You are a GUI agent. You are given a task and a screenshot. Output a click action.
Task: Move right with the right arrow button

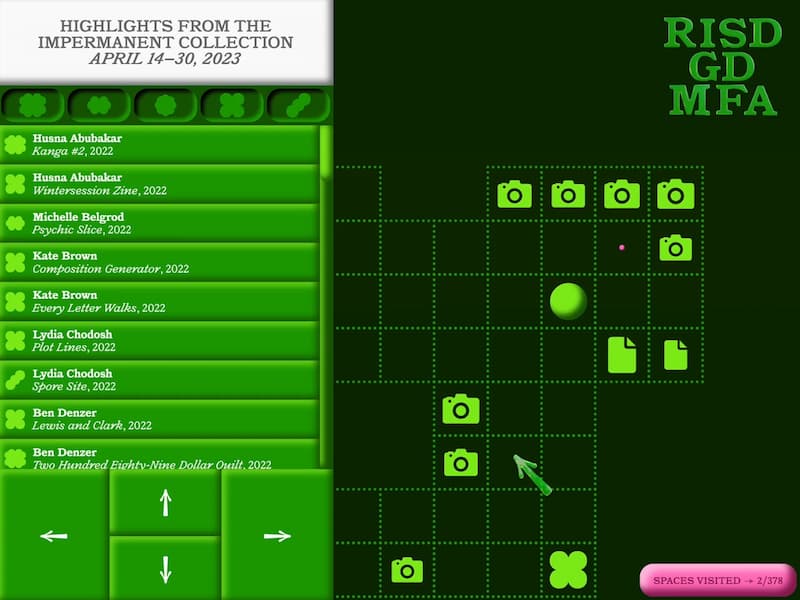276,536
